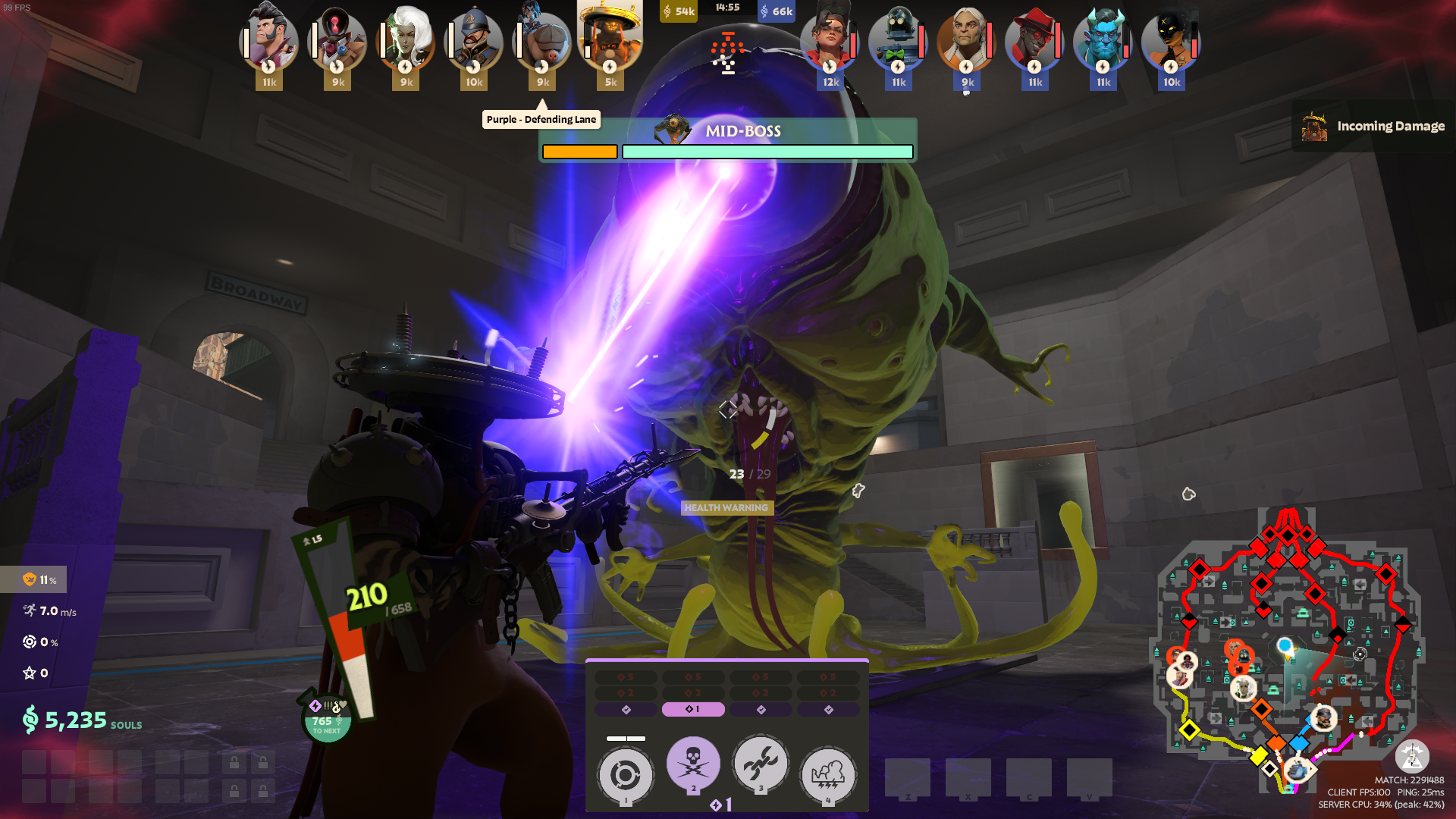Open the minimap
Image resolution: width=1456 pixels, height=819 pixels.
click(1288, 652)
